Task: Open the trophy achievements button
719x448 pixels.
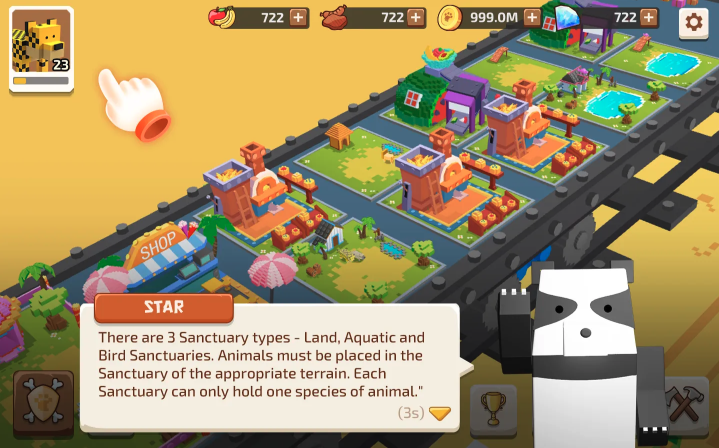Action: [492, 407]
